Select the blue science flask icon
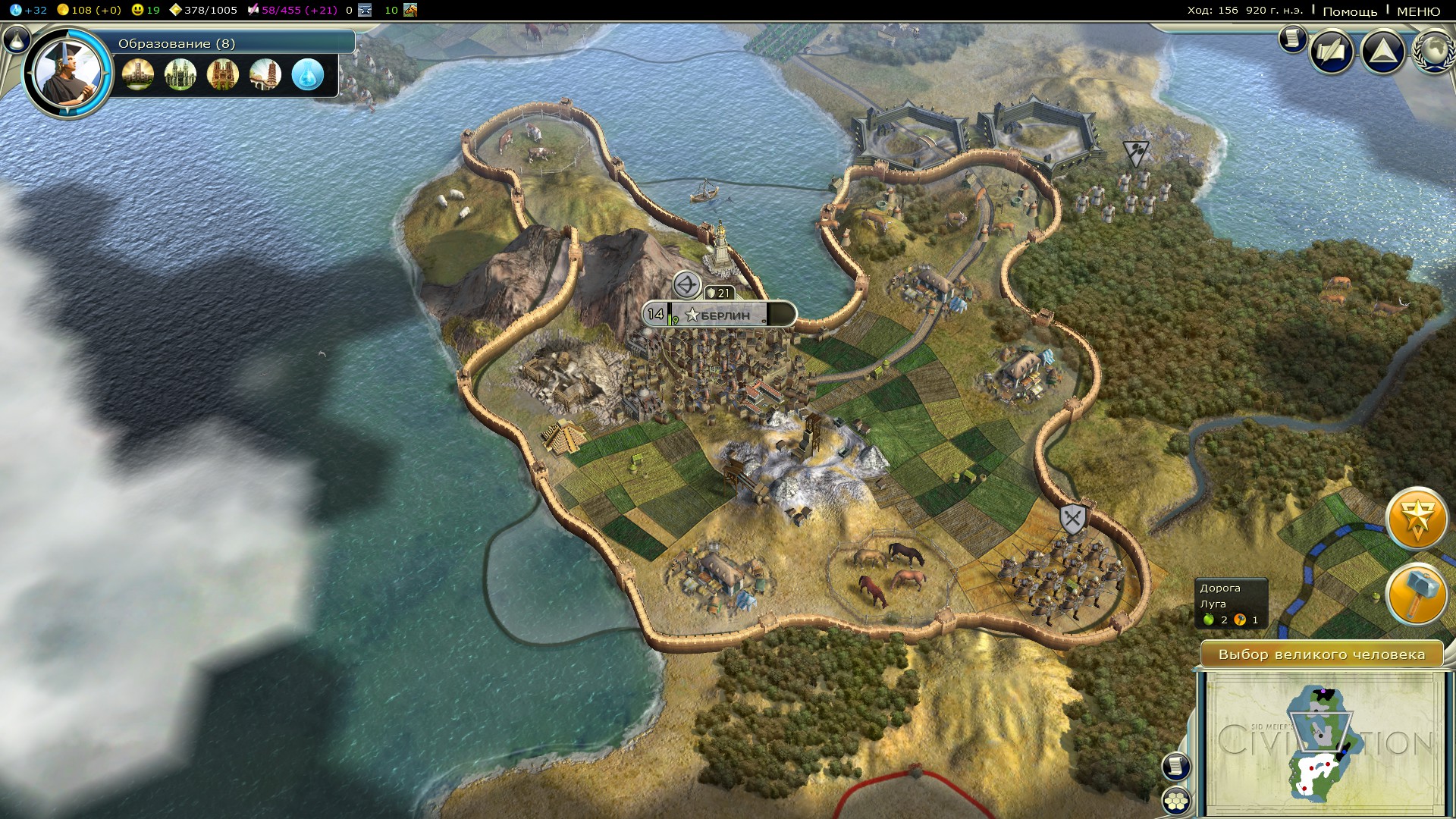The height and width of the screenshot is (819, 1456). coord(307,74)
